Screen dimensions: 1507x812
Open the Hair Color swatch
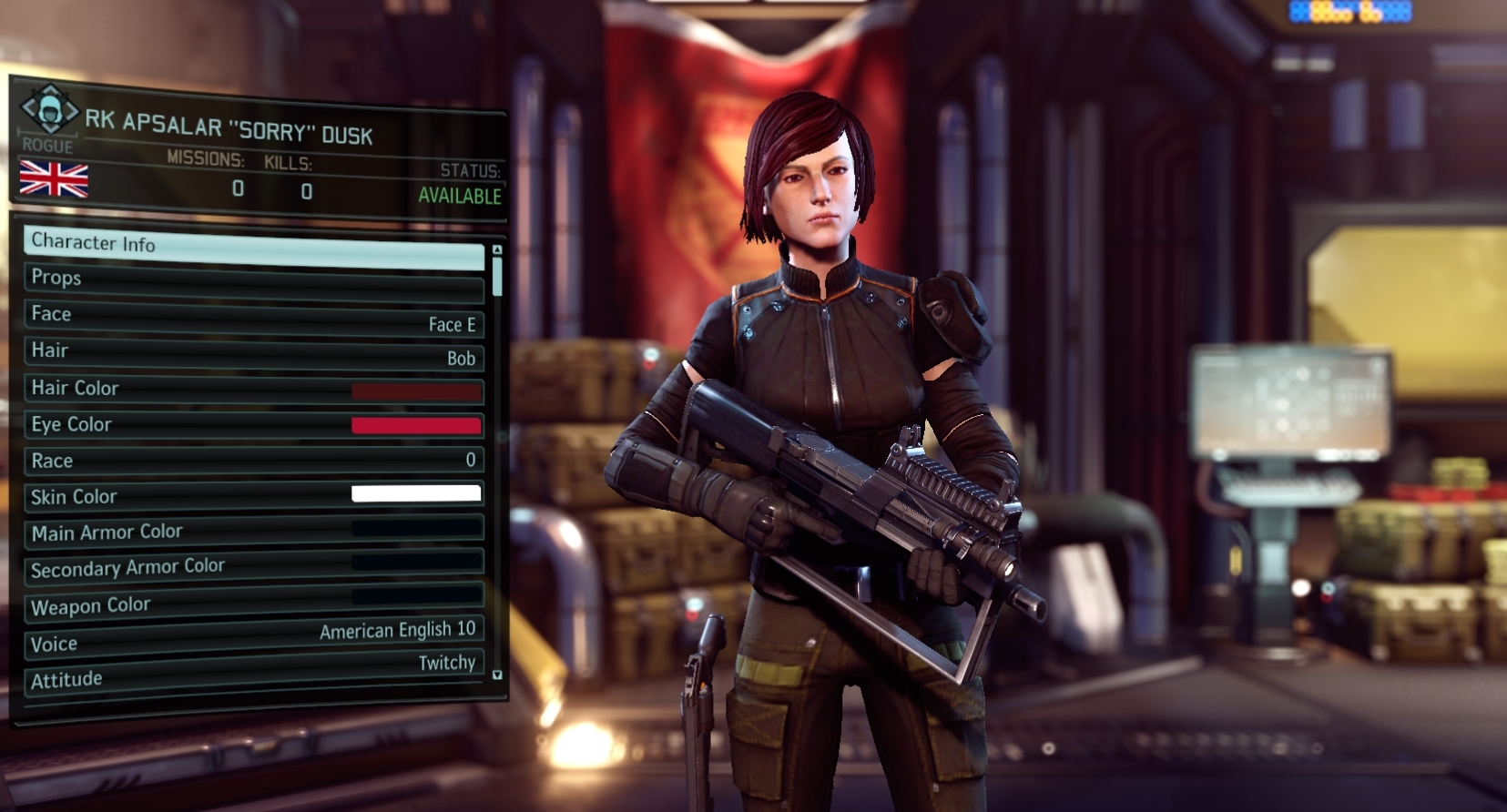coord(418,392)
